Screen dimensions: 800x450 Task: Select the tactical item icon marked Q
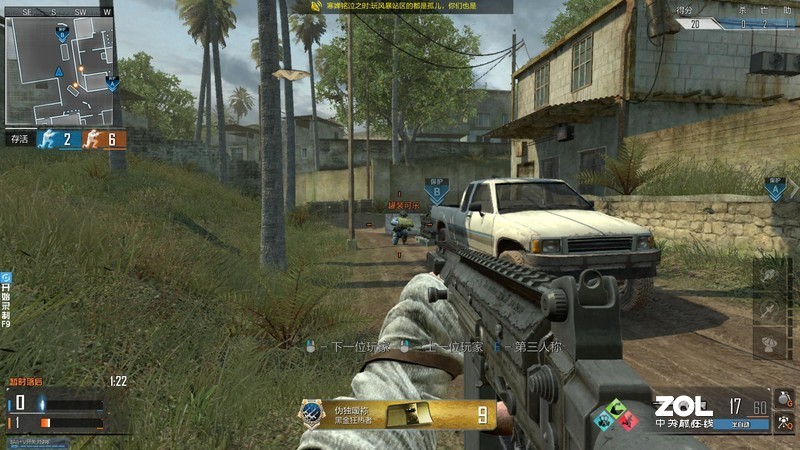pyautogui.click(x=784, y=422)
